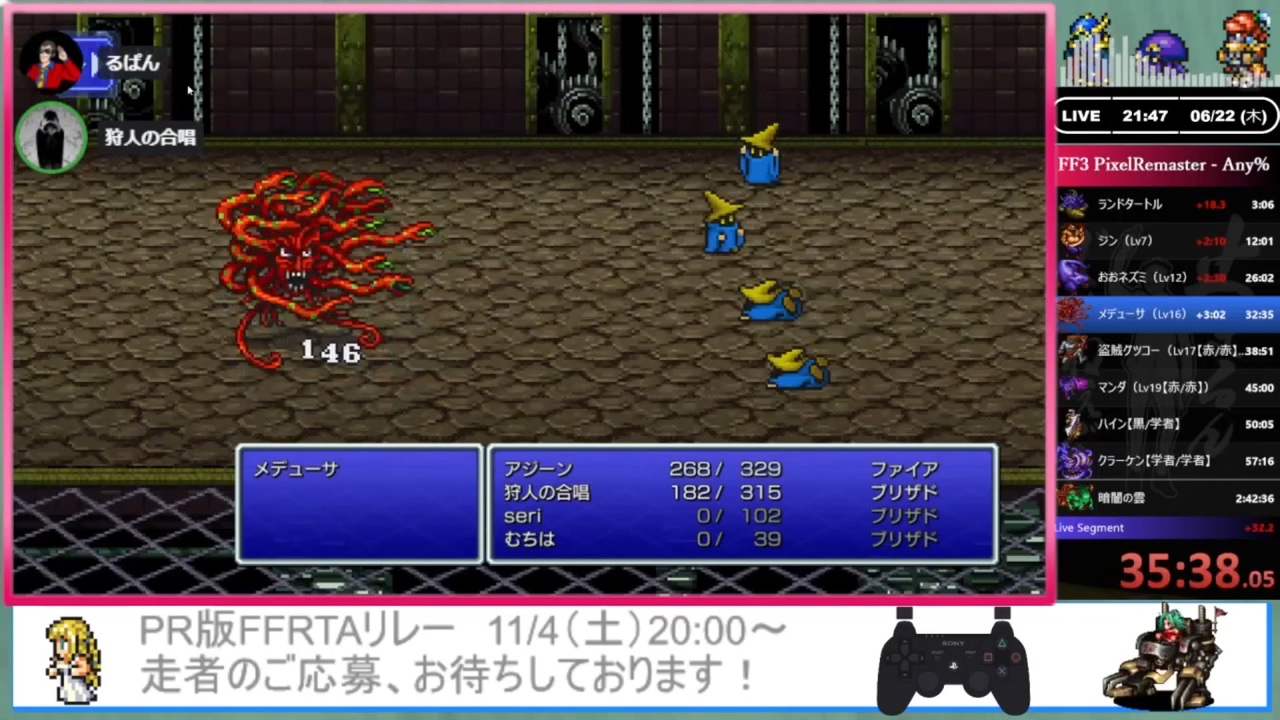This screenshot has height=720, width=1280.
Task: Click the おおネズミ split icon
Action: click(1074, 277)
